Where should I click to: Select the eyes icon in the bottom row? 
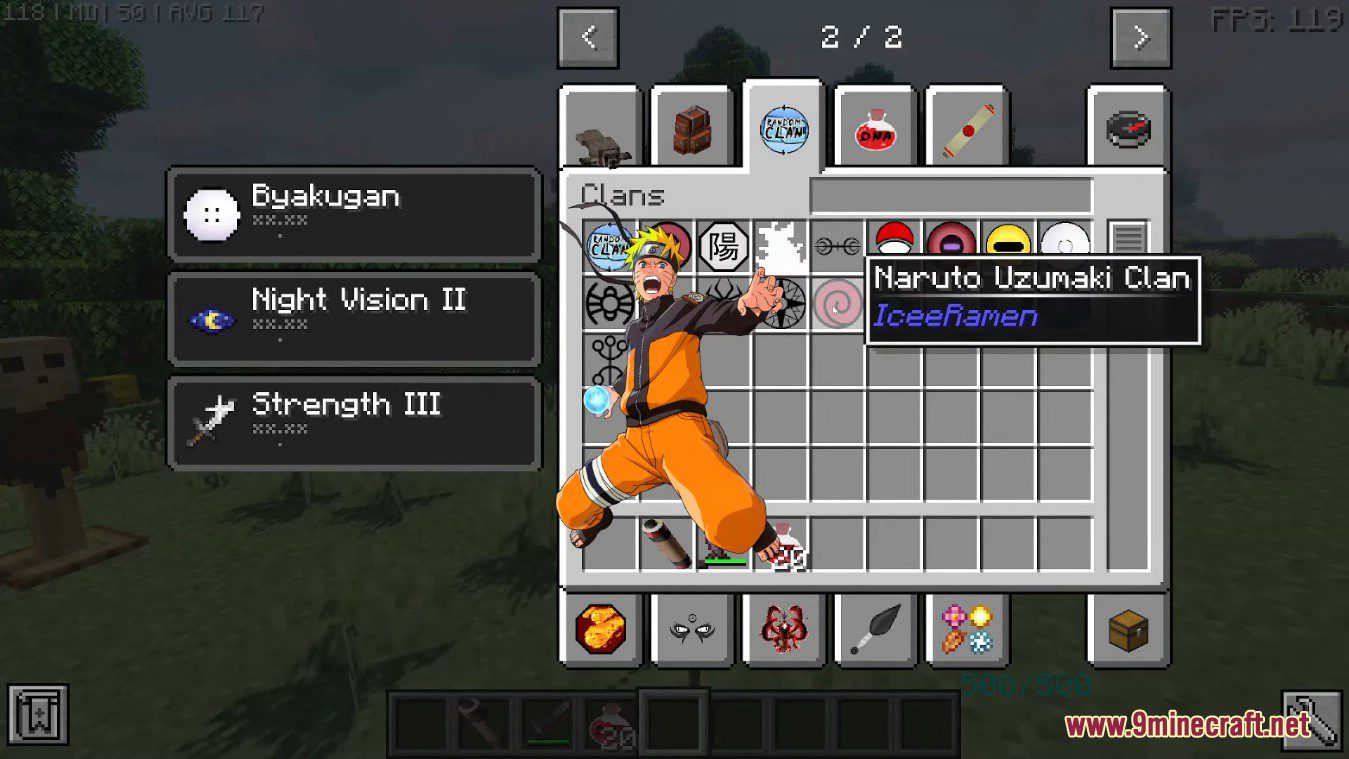pyautogui.click(x=693, y=631)
